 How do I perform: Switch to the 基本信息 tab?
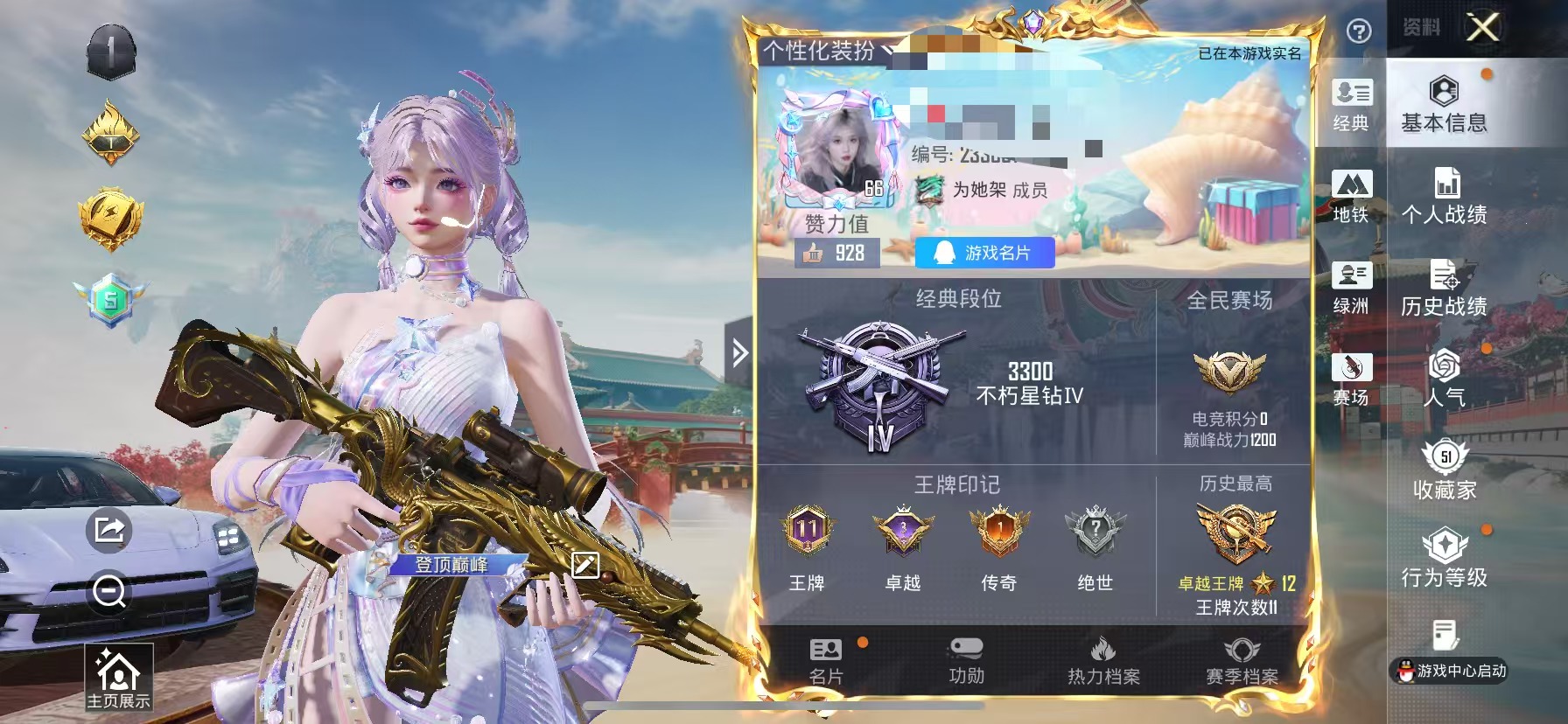click(1445, 105)
